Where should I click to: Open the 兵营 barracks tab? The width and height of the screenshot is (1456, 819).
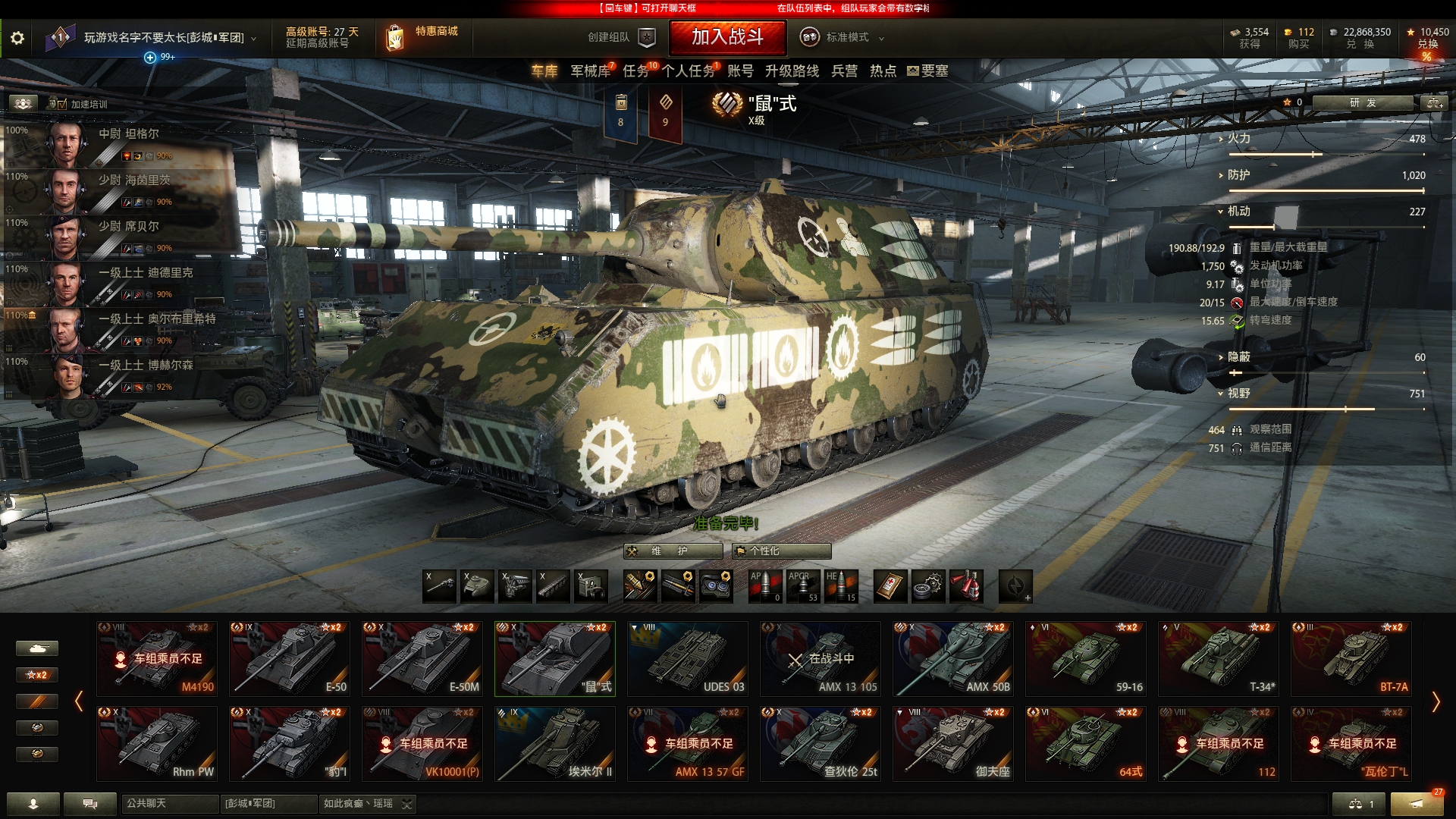(844, 71)
